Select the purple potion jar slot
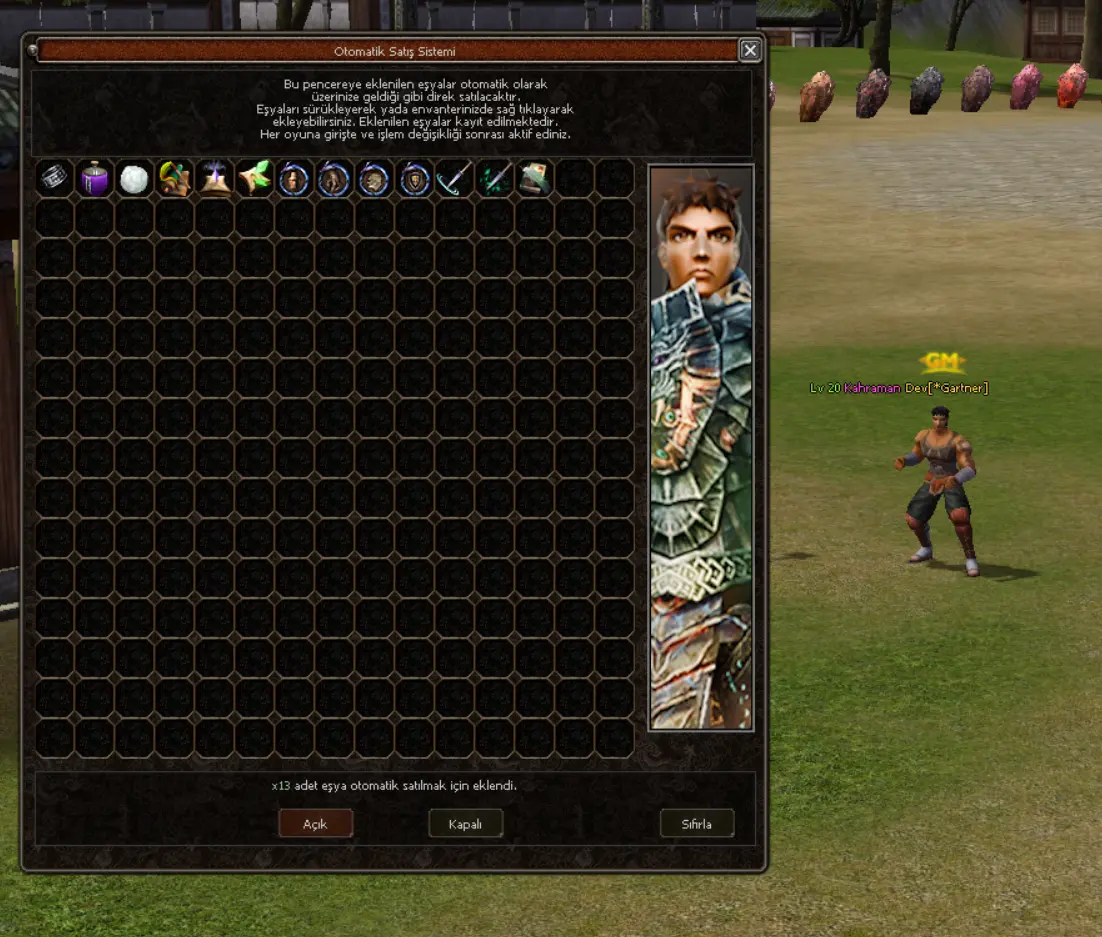Viewport: 1102px width, 937px height. pos(95,179)
